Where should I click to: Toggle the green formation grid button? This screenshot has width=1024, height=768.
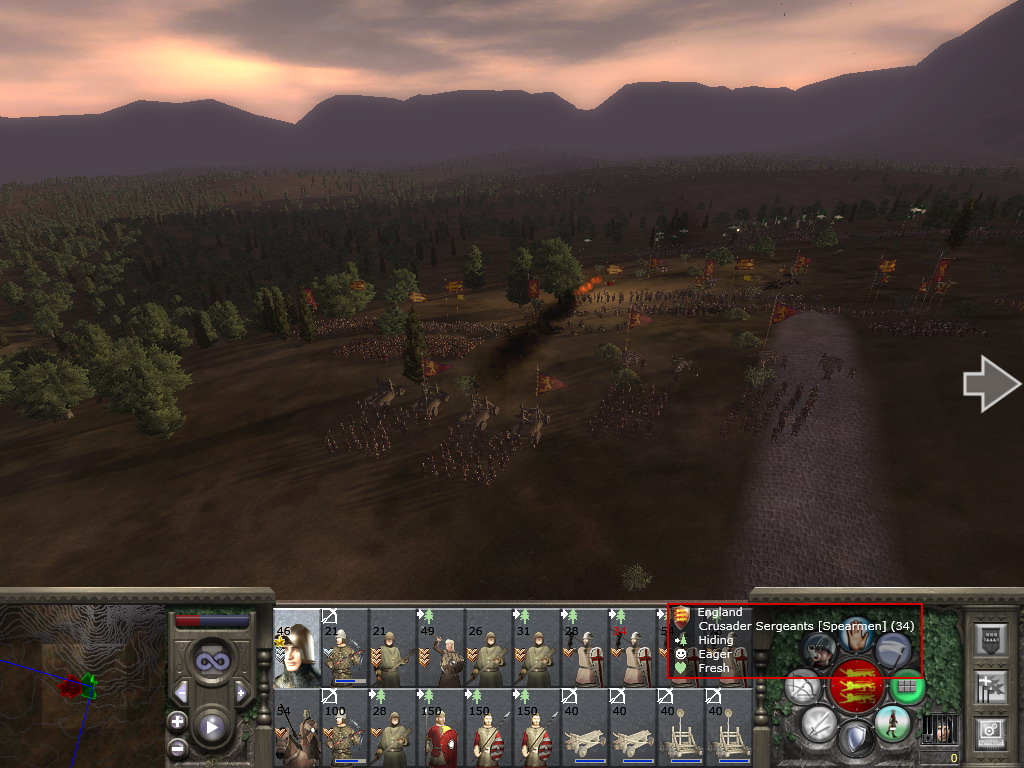906,686
